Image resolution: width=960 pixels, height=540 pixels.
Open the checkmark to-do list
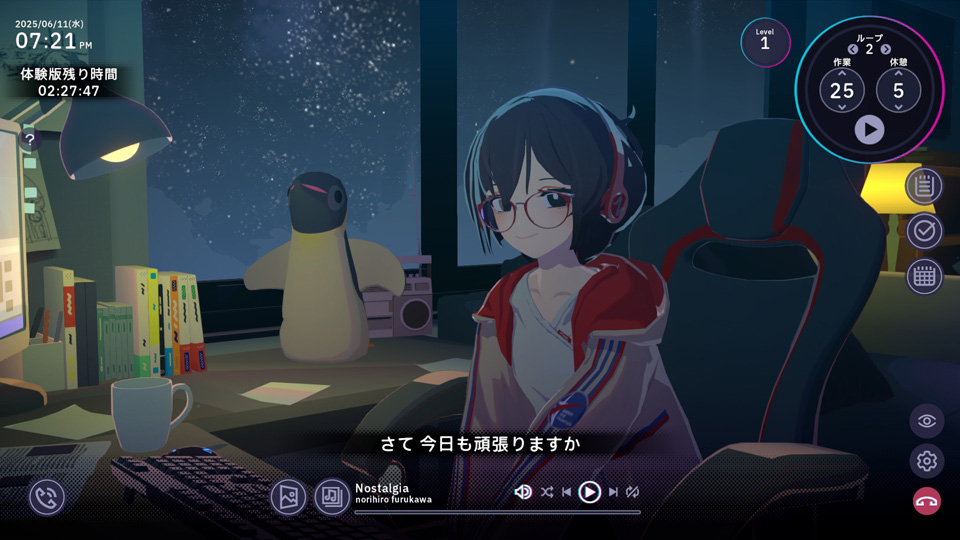tap(925, 231)
